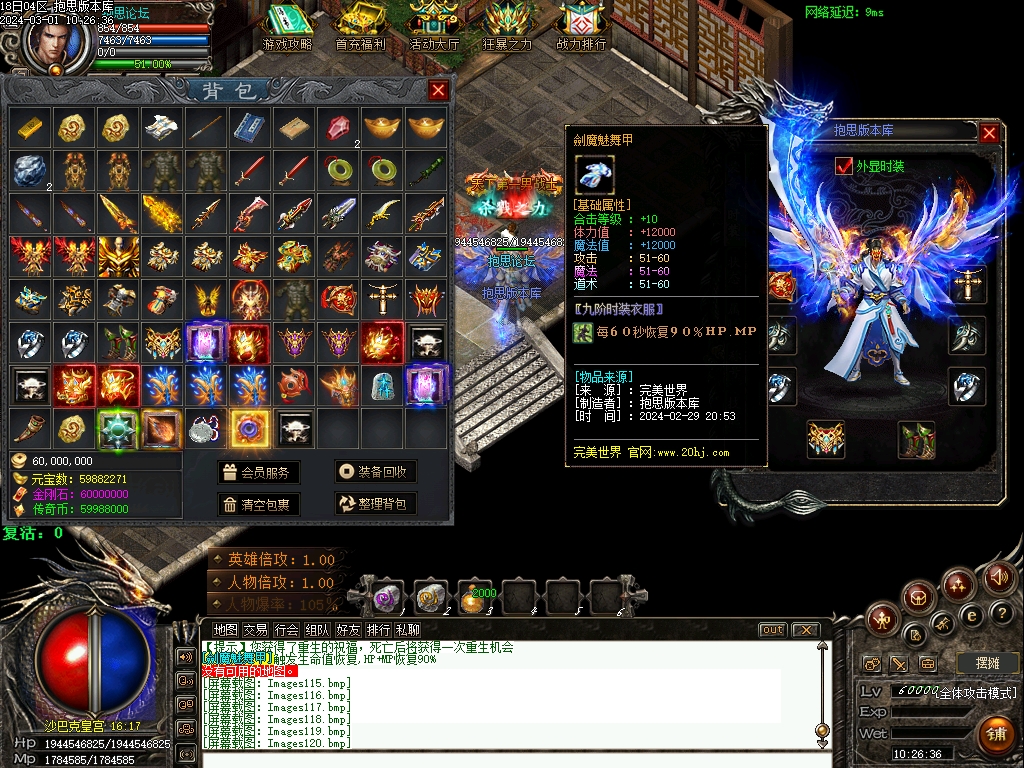Open 首充福利 first-recharge rewards
1024x768 pixels.
click(360, 27)
